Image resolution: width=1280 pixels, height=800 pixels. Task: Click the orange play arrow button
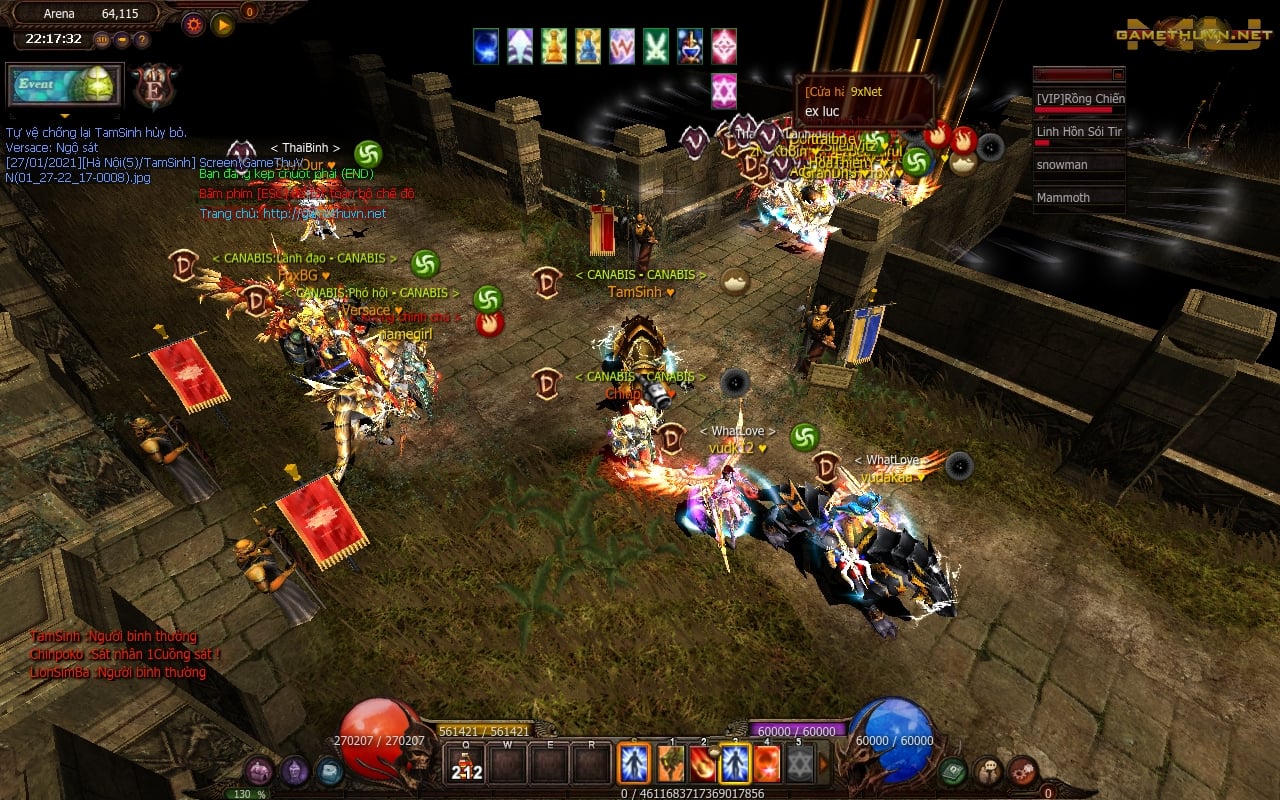coord(222,24)
